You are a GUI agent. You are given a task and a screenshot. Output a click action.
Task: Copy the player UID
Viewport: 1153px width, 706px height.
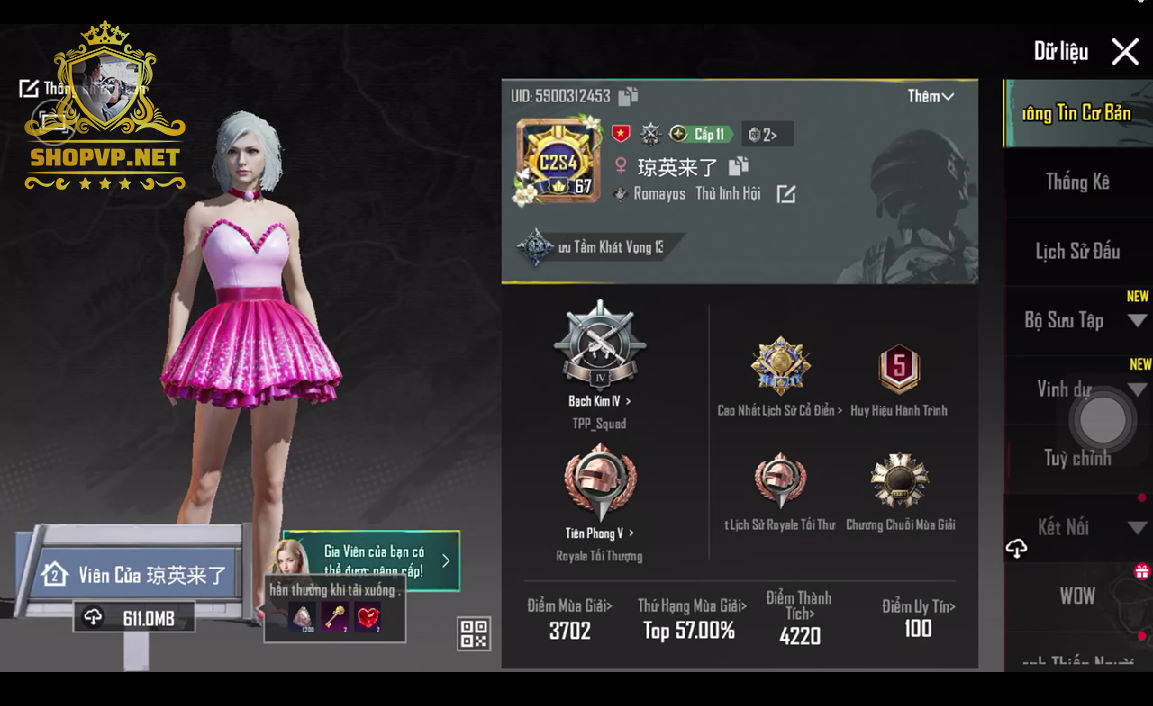click(628, 96)
